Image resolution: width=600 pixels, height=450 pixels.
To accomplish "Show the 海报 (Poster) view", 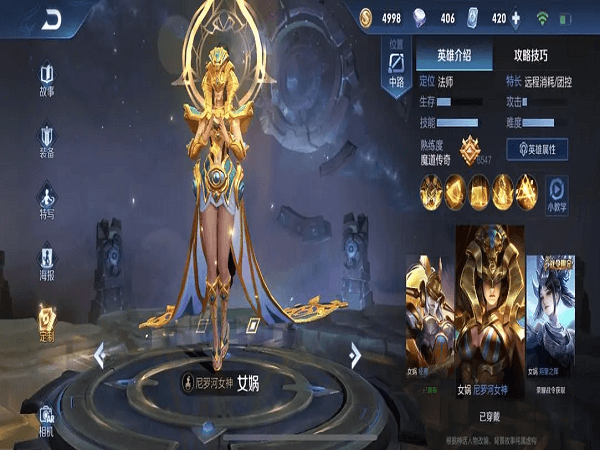I will point(47,260).
